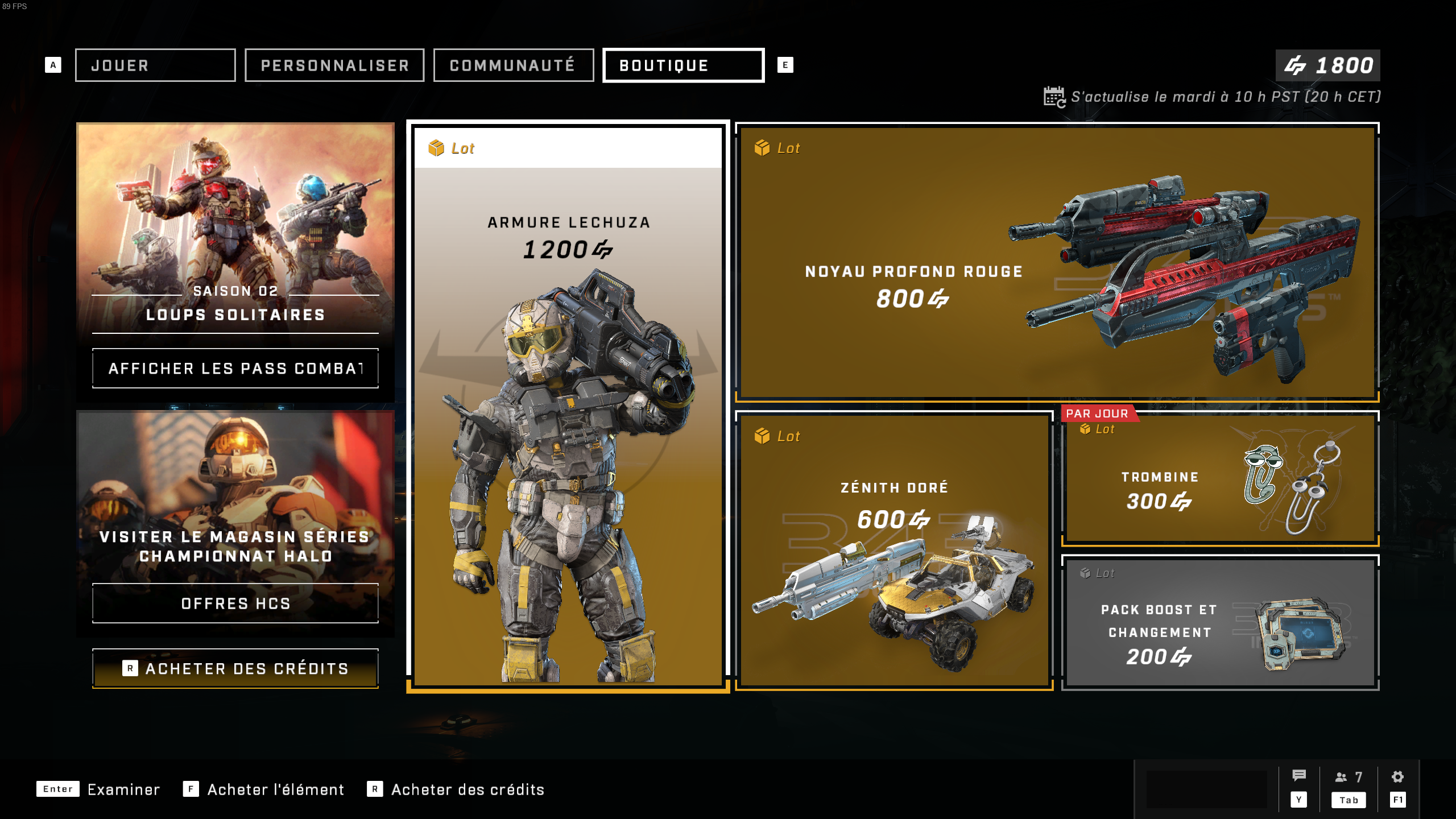Switch to the Jouer tab
The image size is (1456, 819).
pos(155,65)
